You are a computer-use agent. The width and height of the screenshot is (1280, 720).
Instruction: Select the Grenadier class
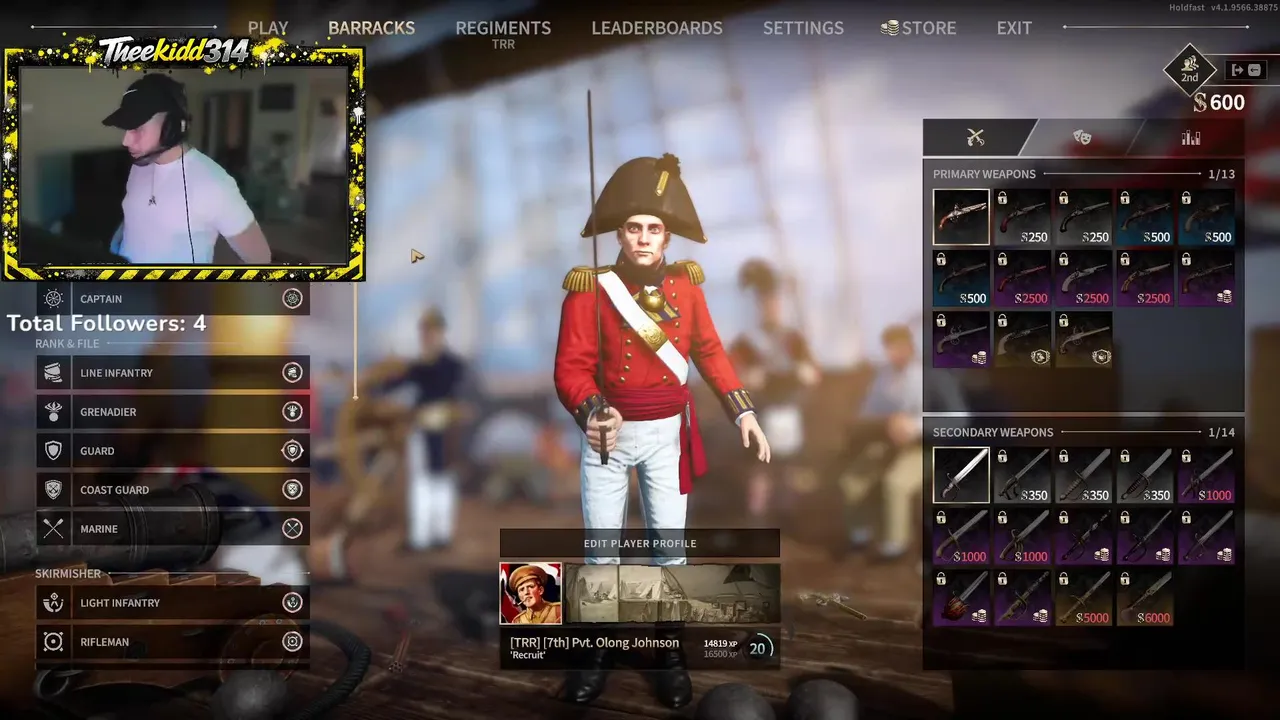click(x=172, y=412)
